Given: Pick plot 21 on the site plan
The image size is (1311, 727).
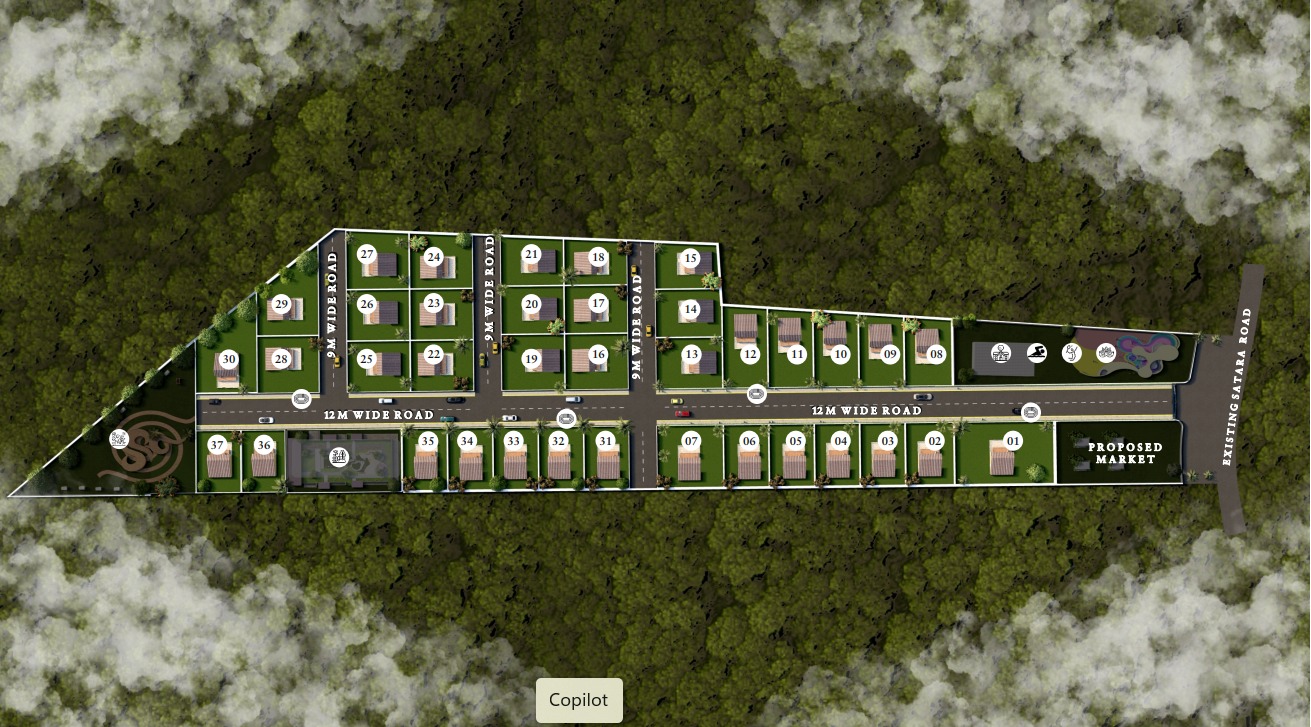Looking at the screenshot, I should tap(531, 254).
